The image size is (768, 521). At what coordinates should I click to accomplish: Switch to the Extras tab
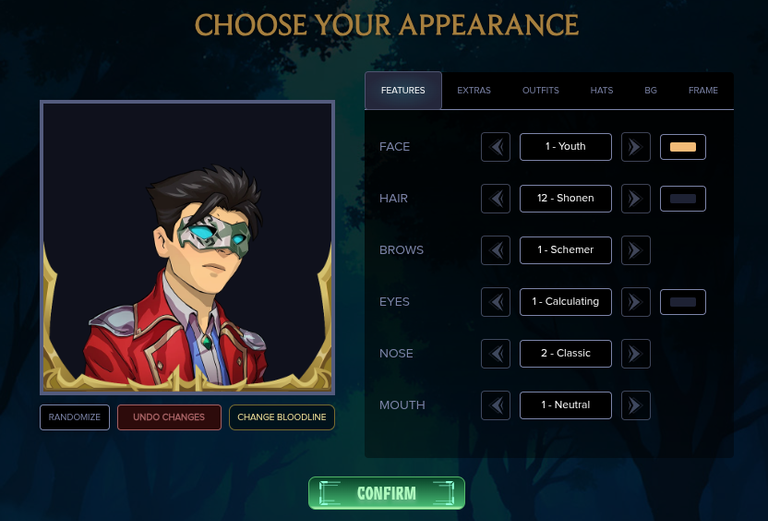pyautogui.click(x=474, y=91)
